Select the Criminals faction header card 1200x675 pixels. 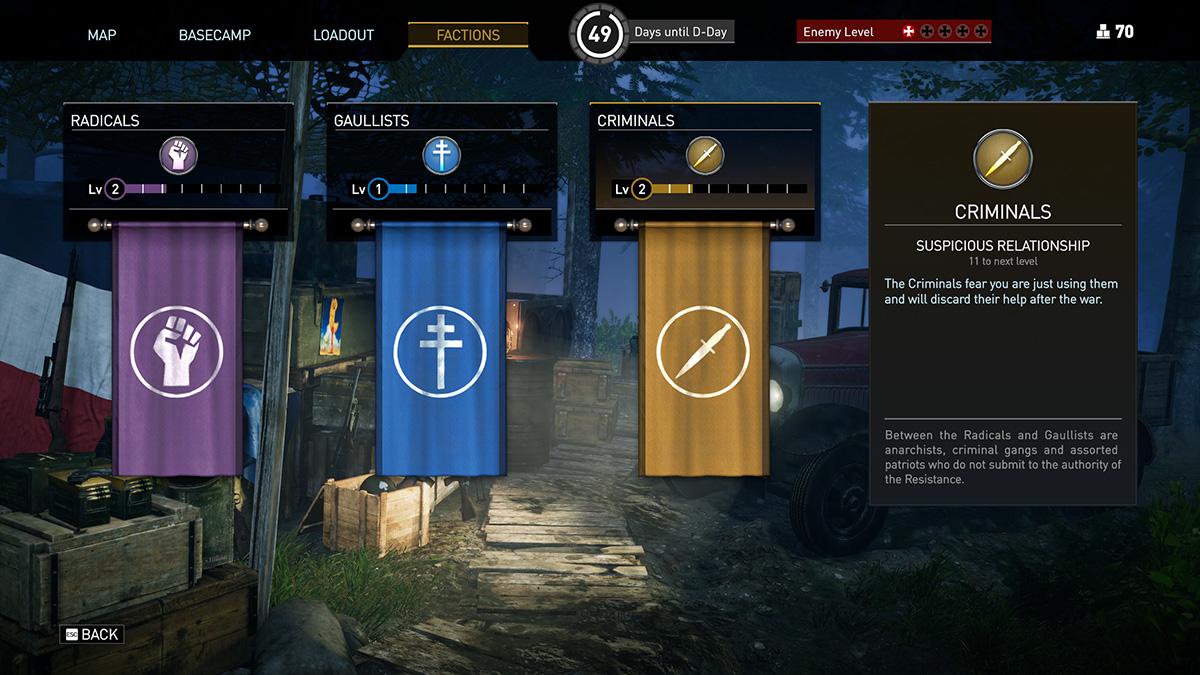click(705, 158)
